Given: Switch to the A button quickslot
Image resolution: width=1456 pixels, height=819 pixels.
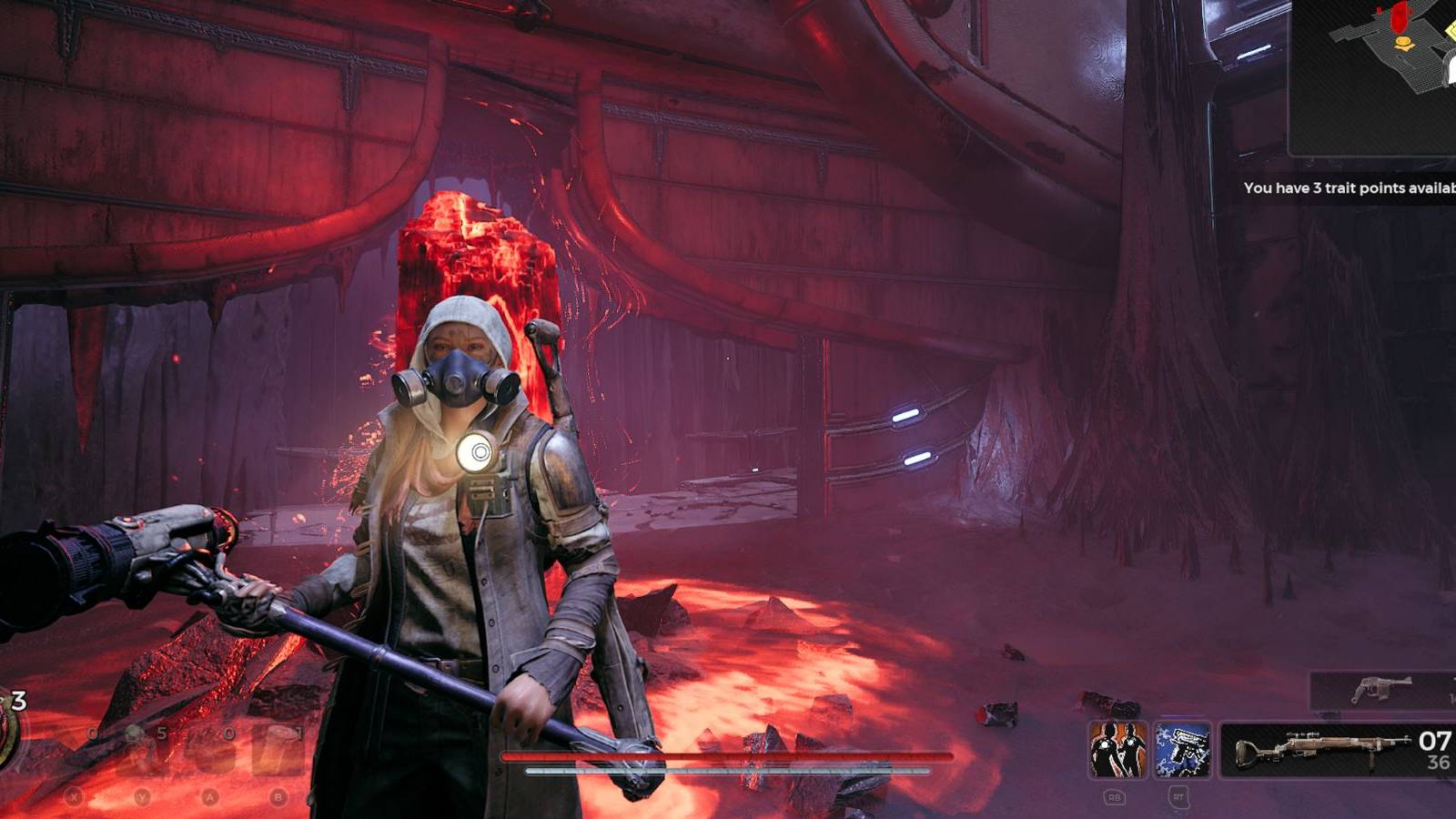Looking at the screenshot, I should (x=208, y=797).
